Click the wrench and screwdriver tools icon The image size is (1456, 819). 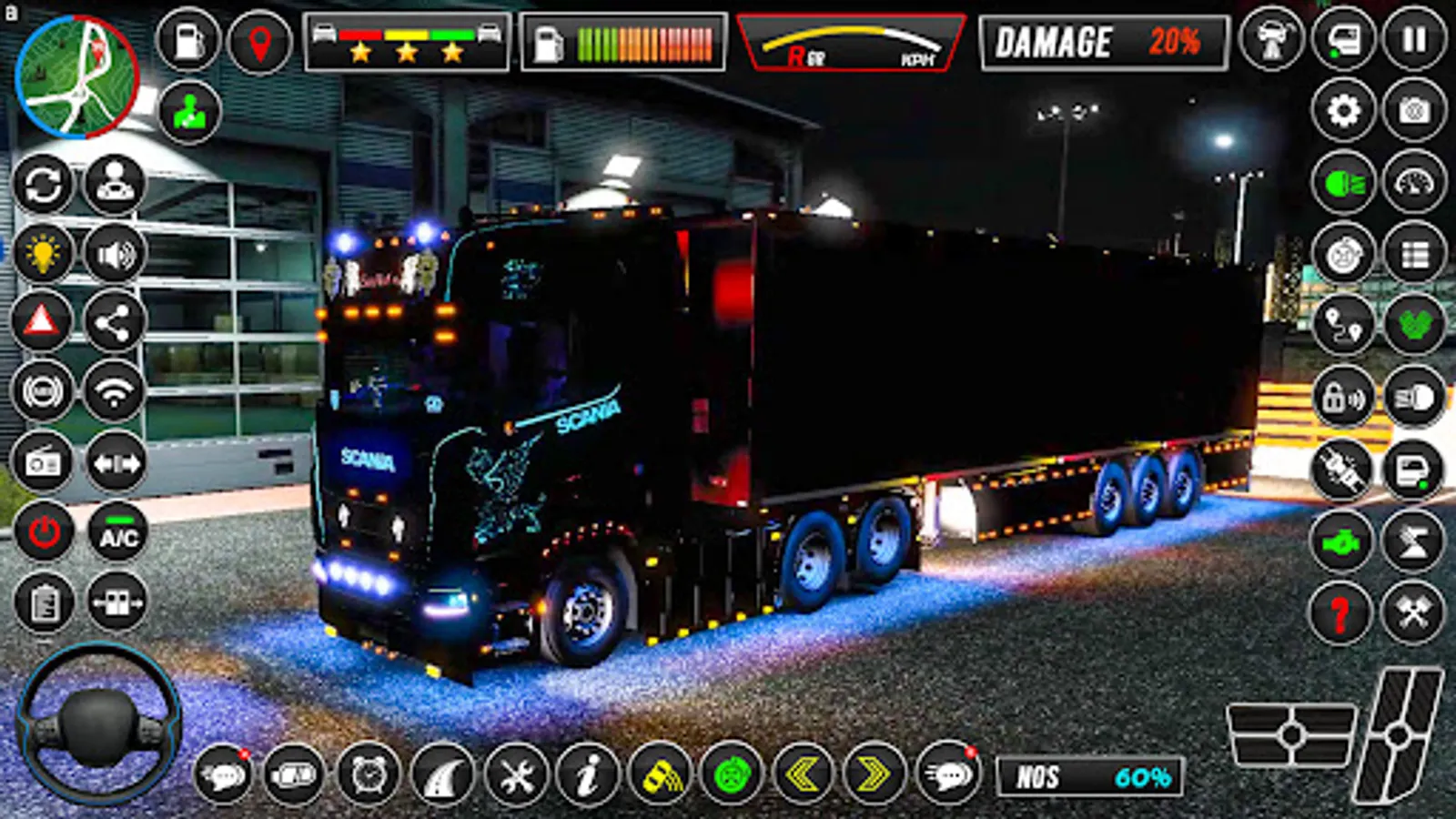click(514, 773)
